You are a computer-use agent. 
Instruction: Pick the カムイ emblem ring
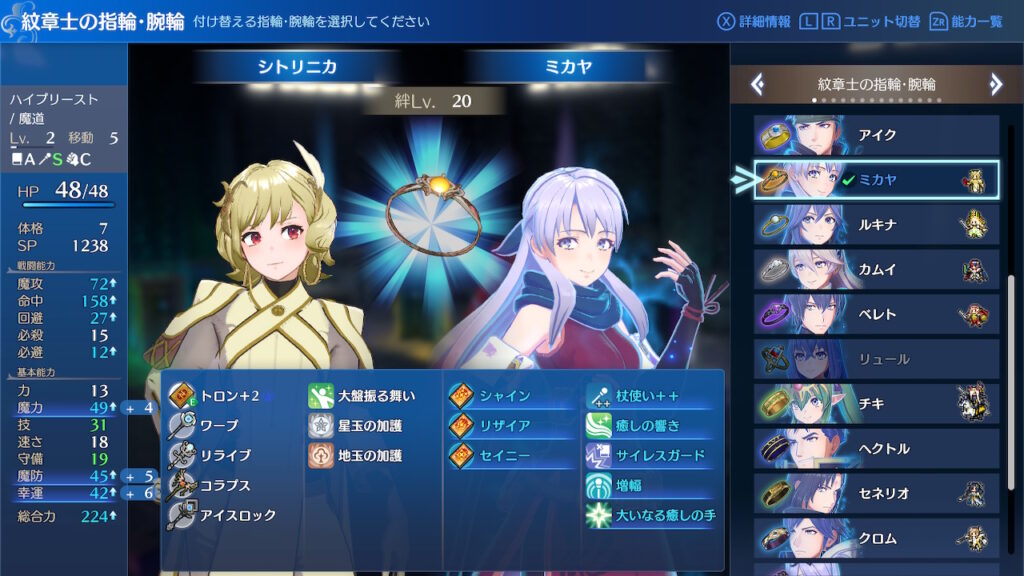click(x=876, y=270)
